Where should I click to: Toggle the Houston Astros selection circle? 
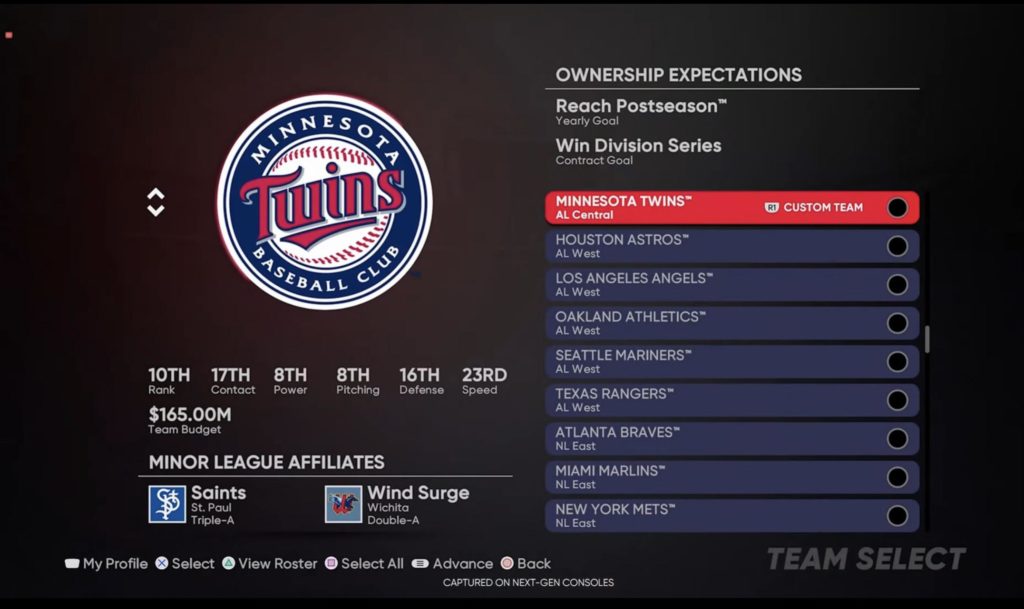[897, 246]
